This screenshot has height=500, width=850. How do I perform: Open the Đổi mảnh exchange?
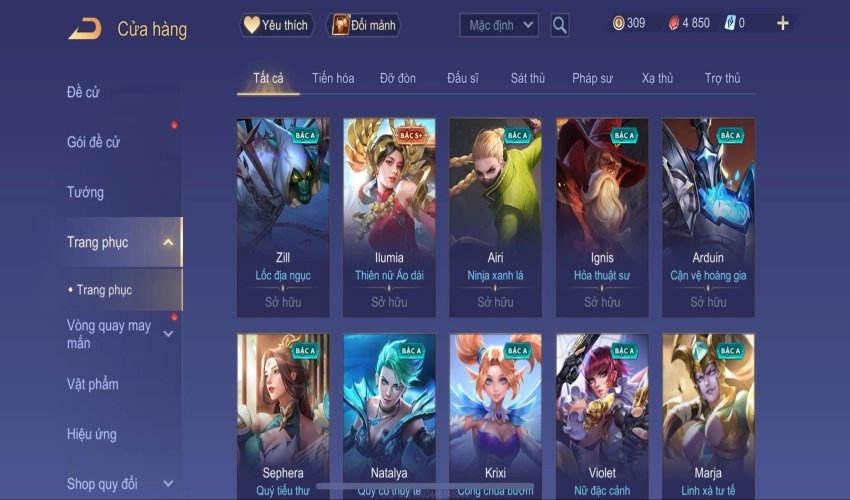[x=363, y=25]
